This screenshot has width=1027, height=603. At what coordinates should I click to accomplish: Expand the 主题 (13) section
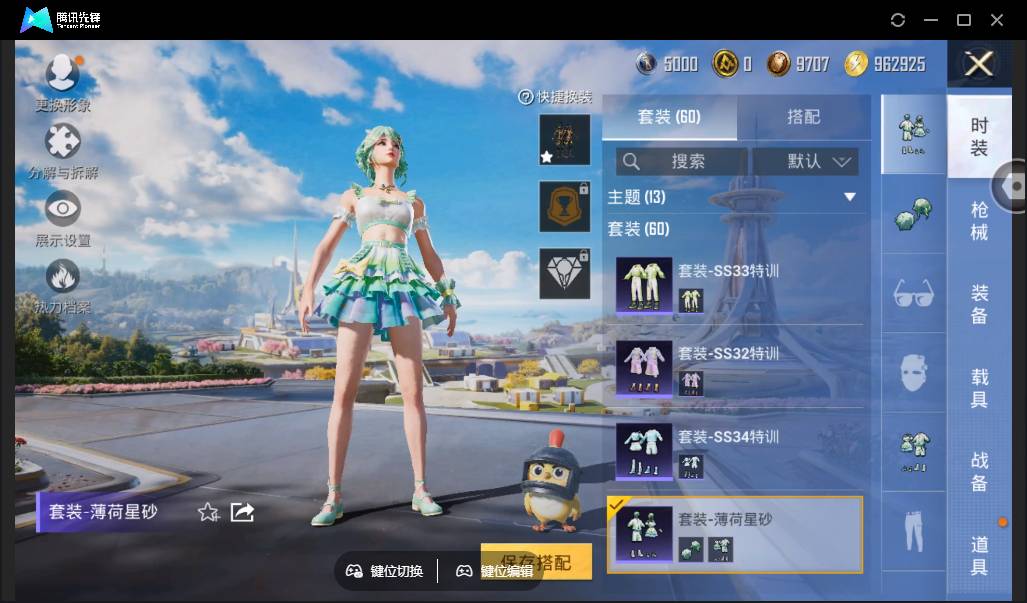click(x=734, y=197)
